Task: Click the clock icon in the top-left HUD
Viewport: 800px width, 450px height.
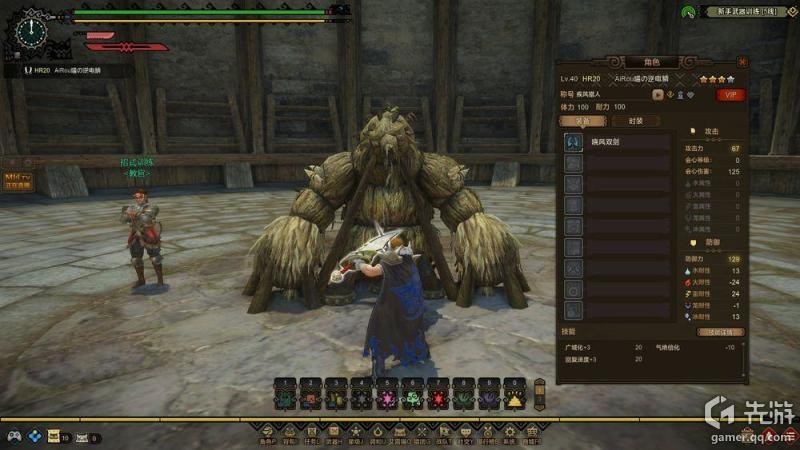Action: (32, 30)
